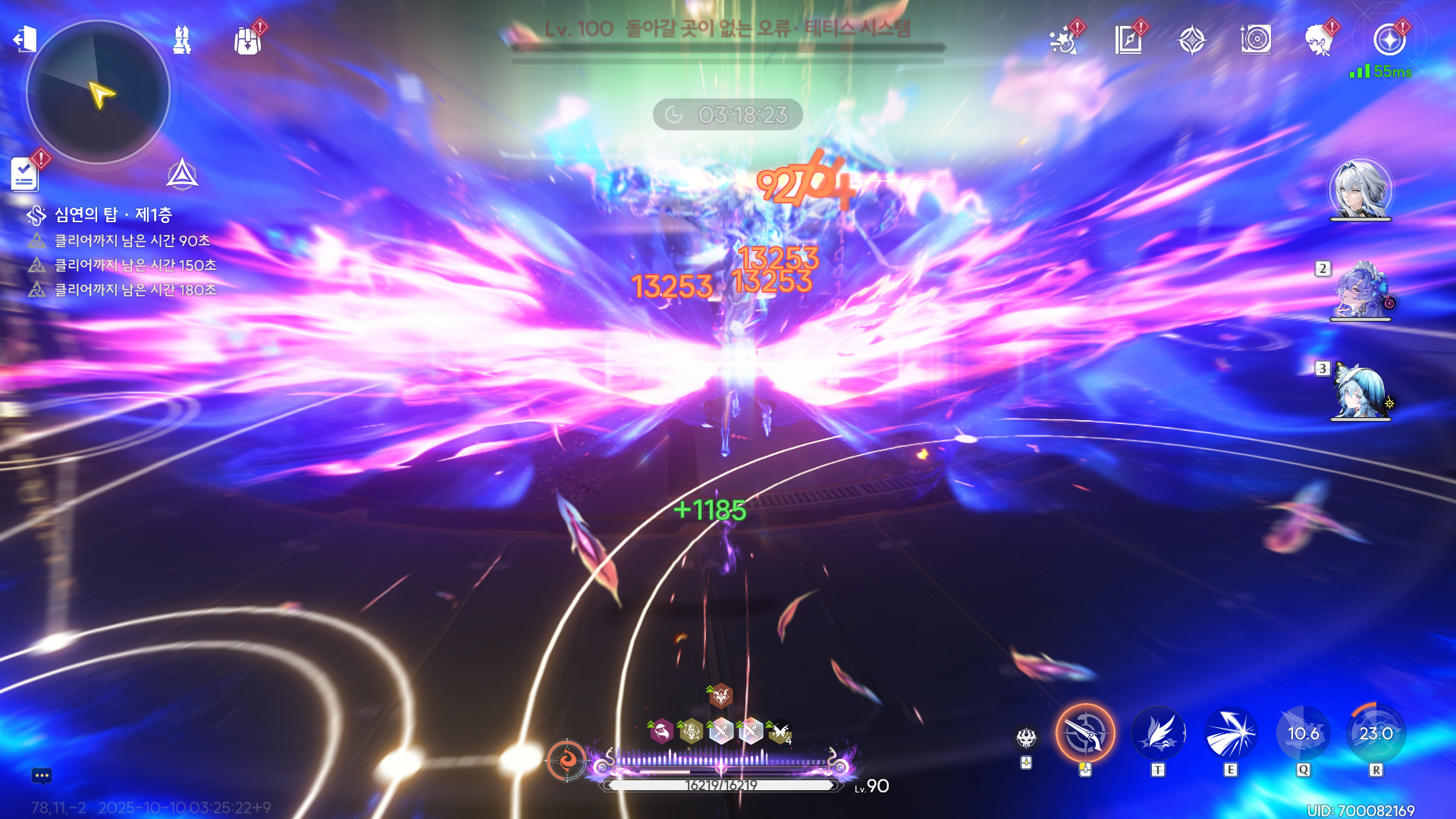The image size is (1456, 819).
Task: Open the character head profile icon
Action: 1319,40
